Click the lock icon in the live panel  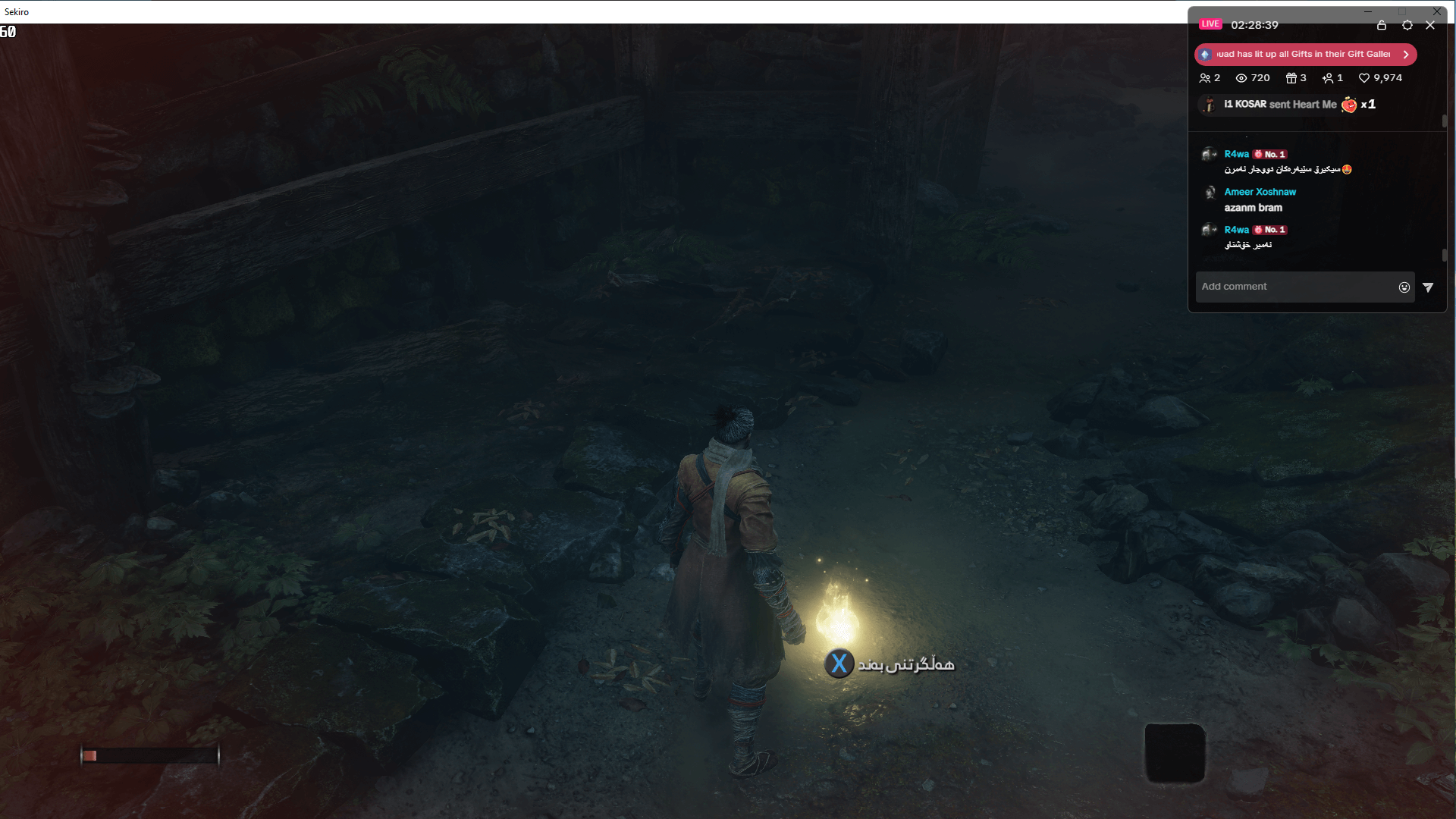(x=1382, y=25)
